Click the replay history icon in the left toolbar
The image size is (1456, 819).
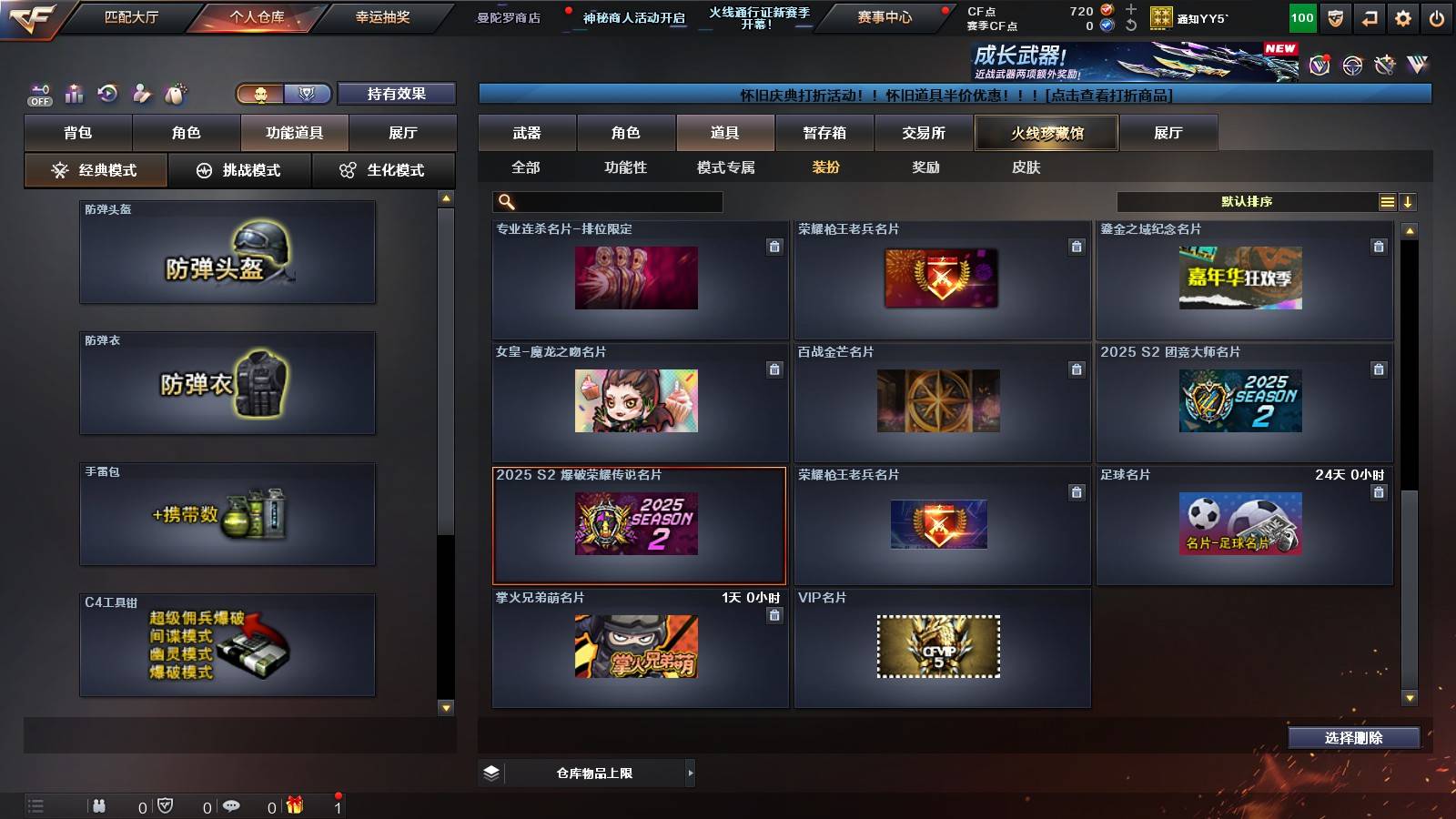106,94
